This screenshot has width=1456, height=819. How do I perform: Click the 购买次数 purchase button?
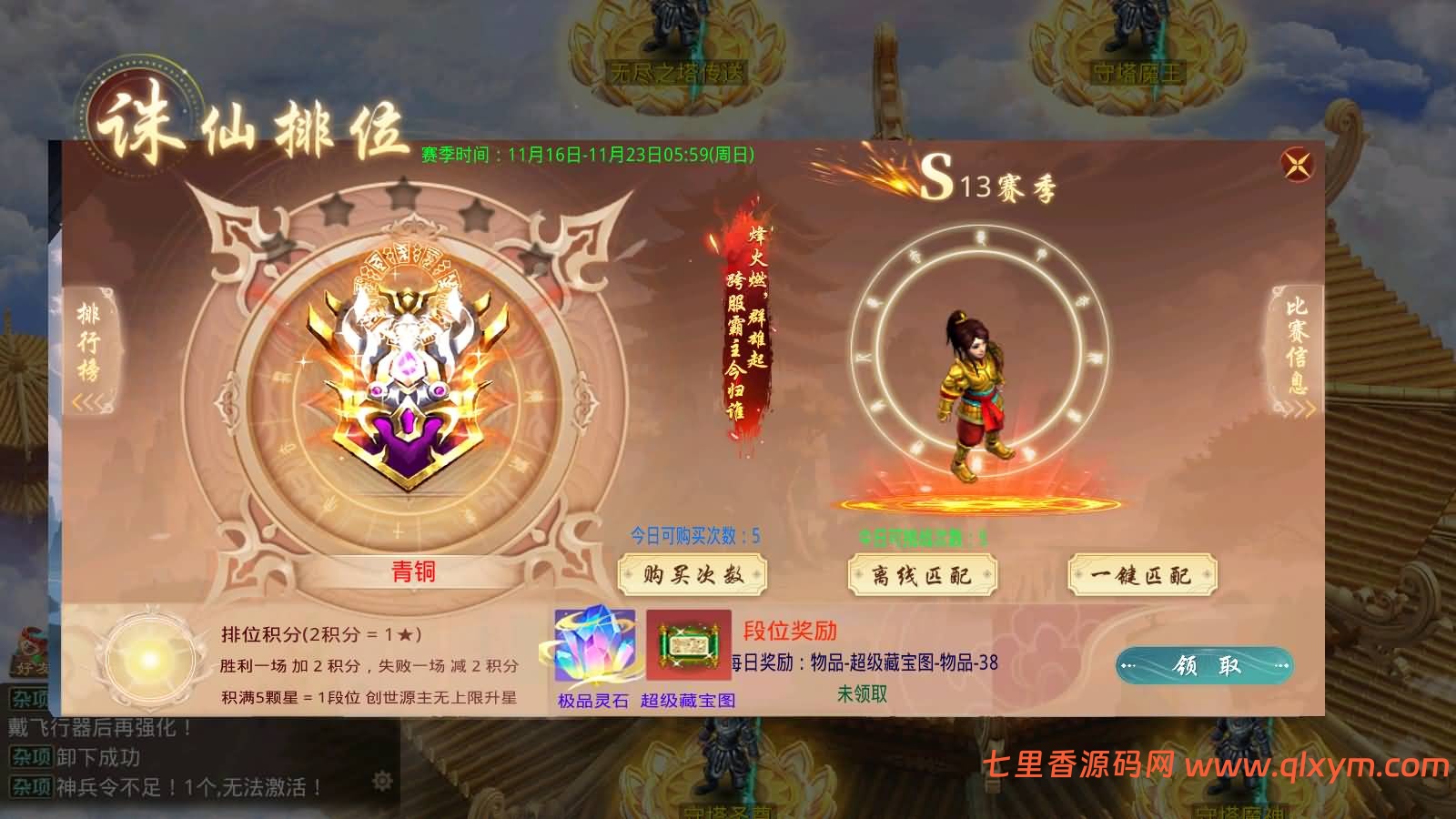(693, 575)
